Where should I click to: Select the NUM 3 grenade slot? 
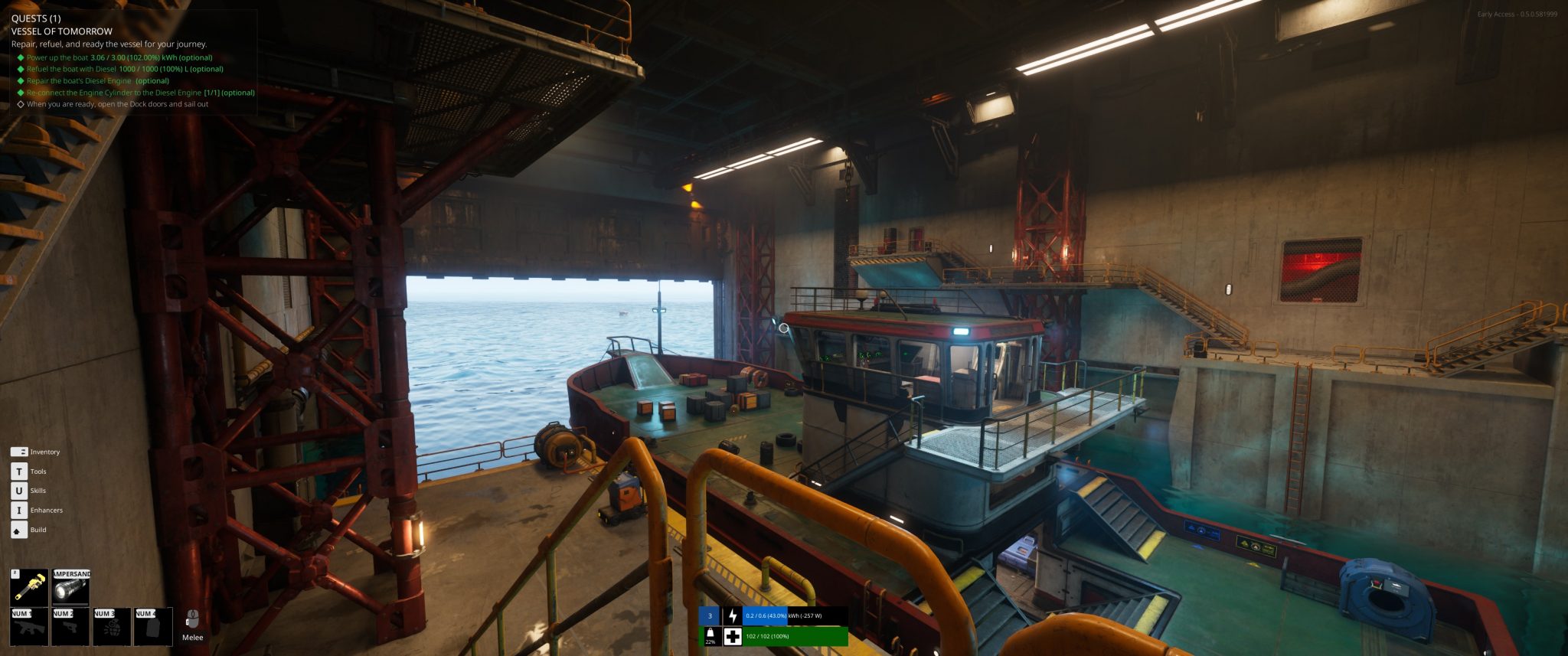tap(112, 627)
